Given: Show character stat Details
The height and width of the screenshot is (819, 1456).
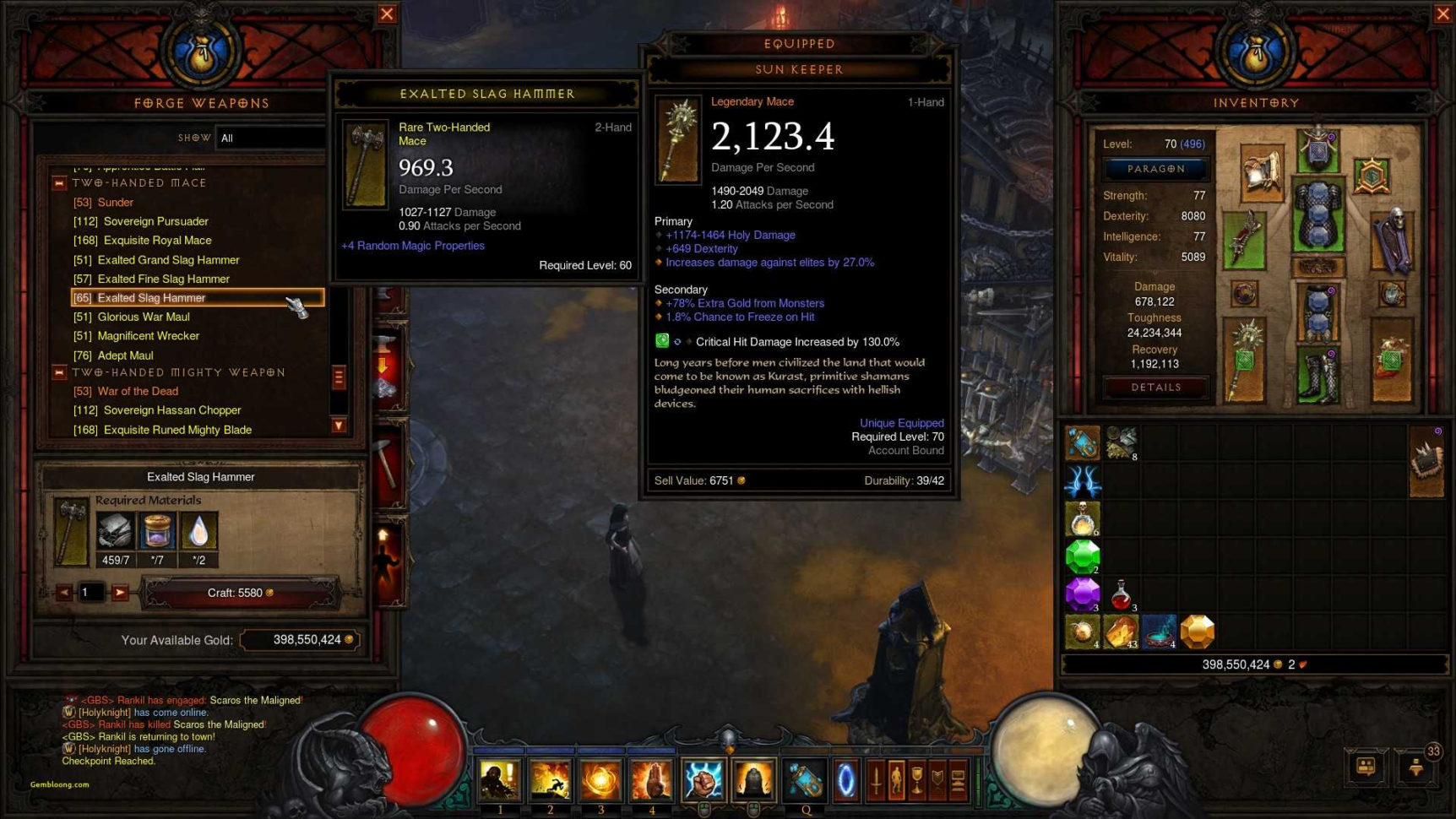Looking at the screenshot, I should [x=1155, y=388].
